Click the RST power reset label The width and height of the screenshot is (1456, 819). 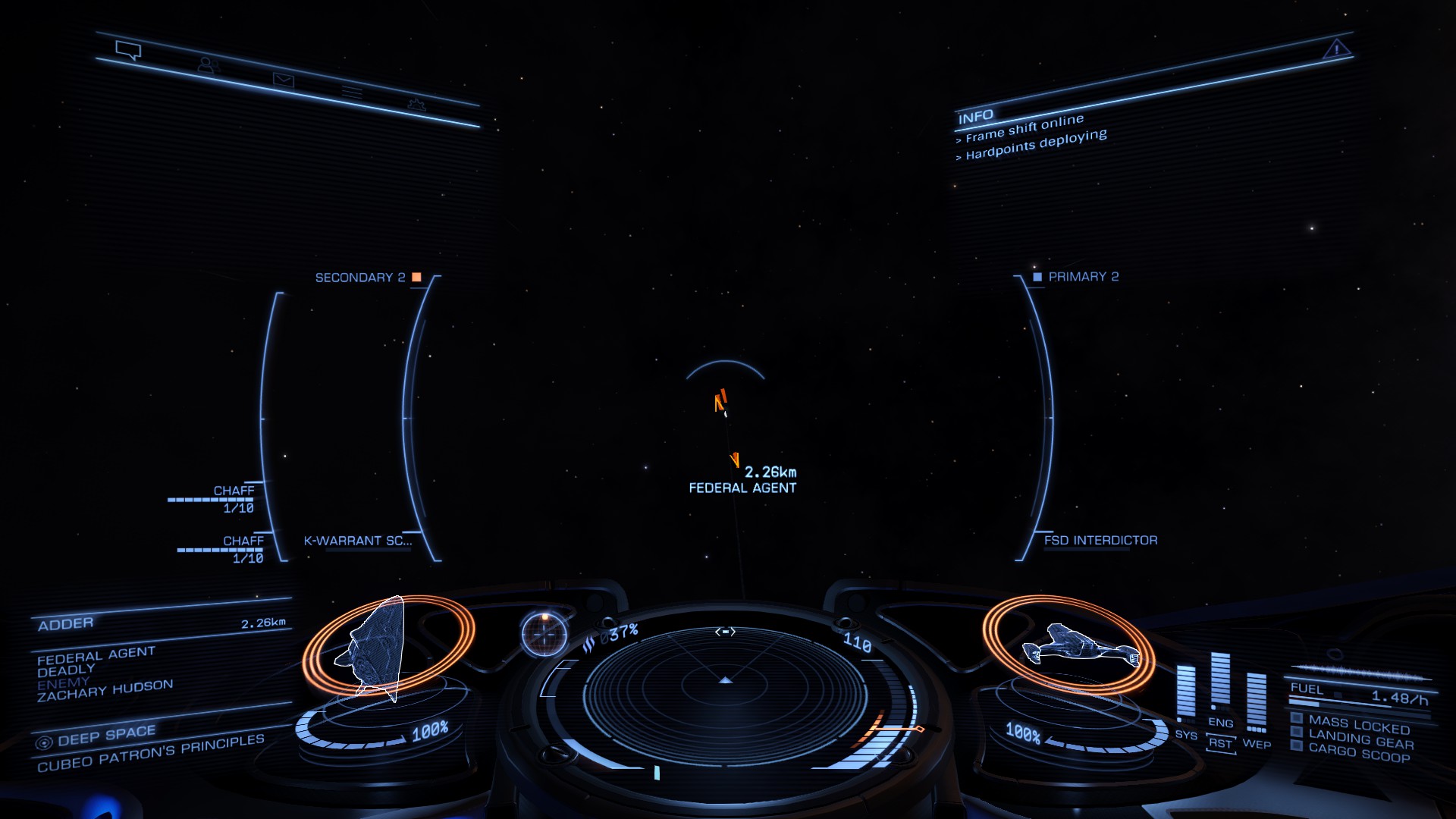[x=1220, y=743]
